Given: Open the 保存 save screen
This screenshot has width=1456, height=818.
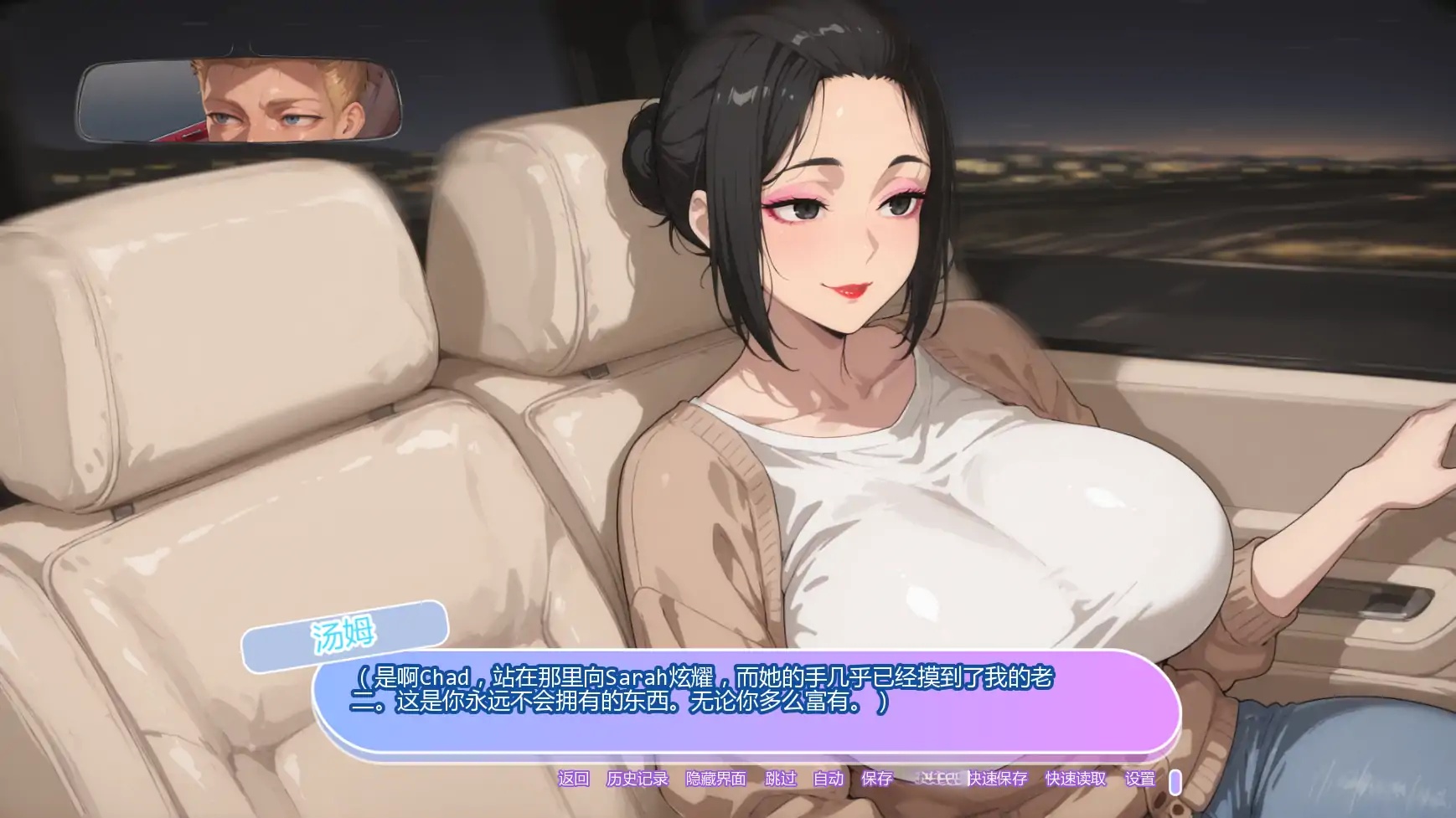Looking at the screenshot, I should (x=876, y=779).
